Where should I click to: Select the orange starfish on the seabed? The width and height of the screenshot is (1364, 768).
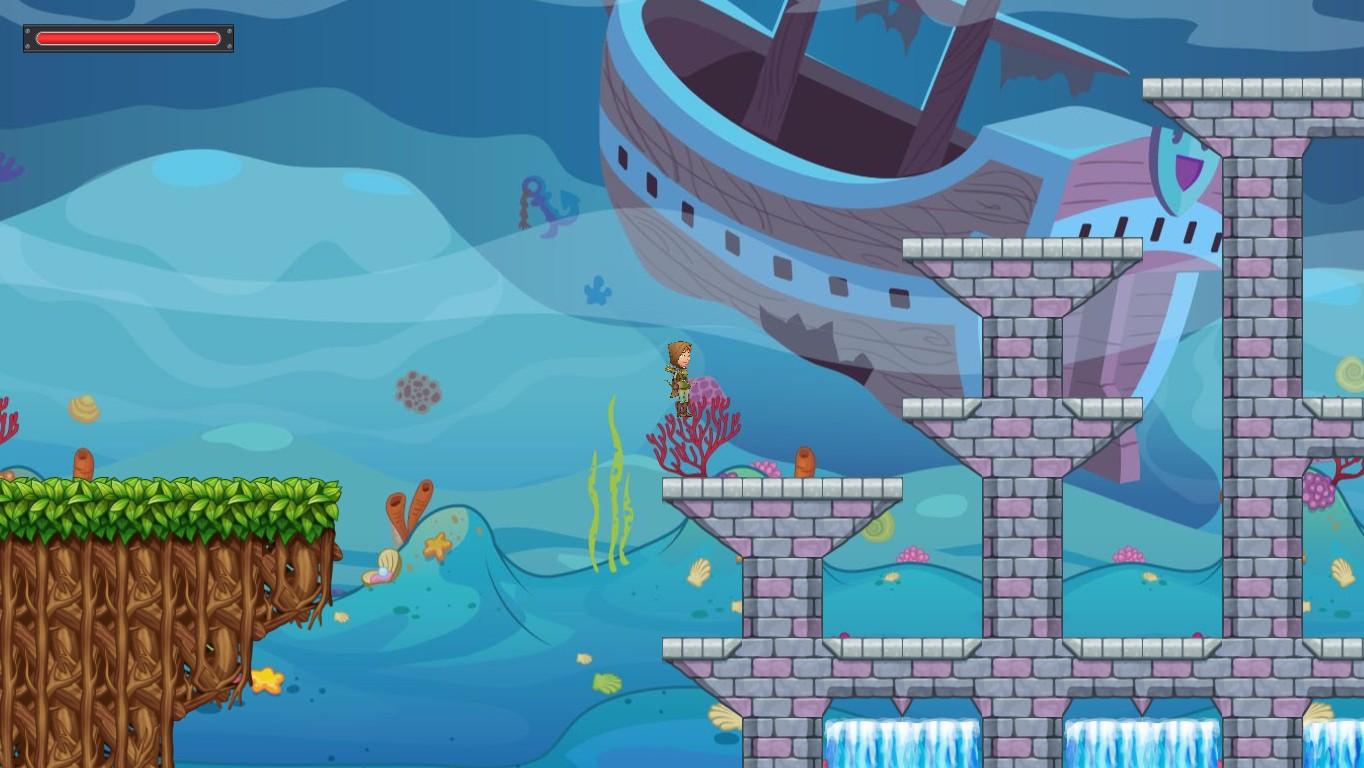[x=438, y=546]
